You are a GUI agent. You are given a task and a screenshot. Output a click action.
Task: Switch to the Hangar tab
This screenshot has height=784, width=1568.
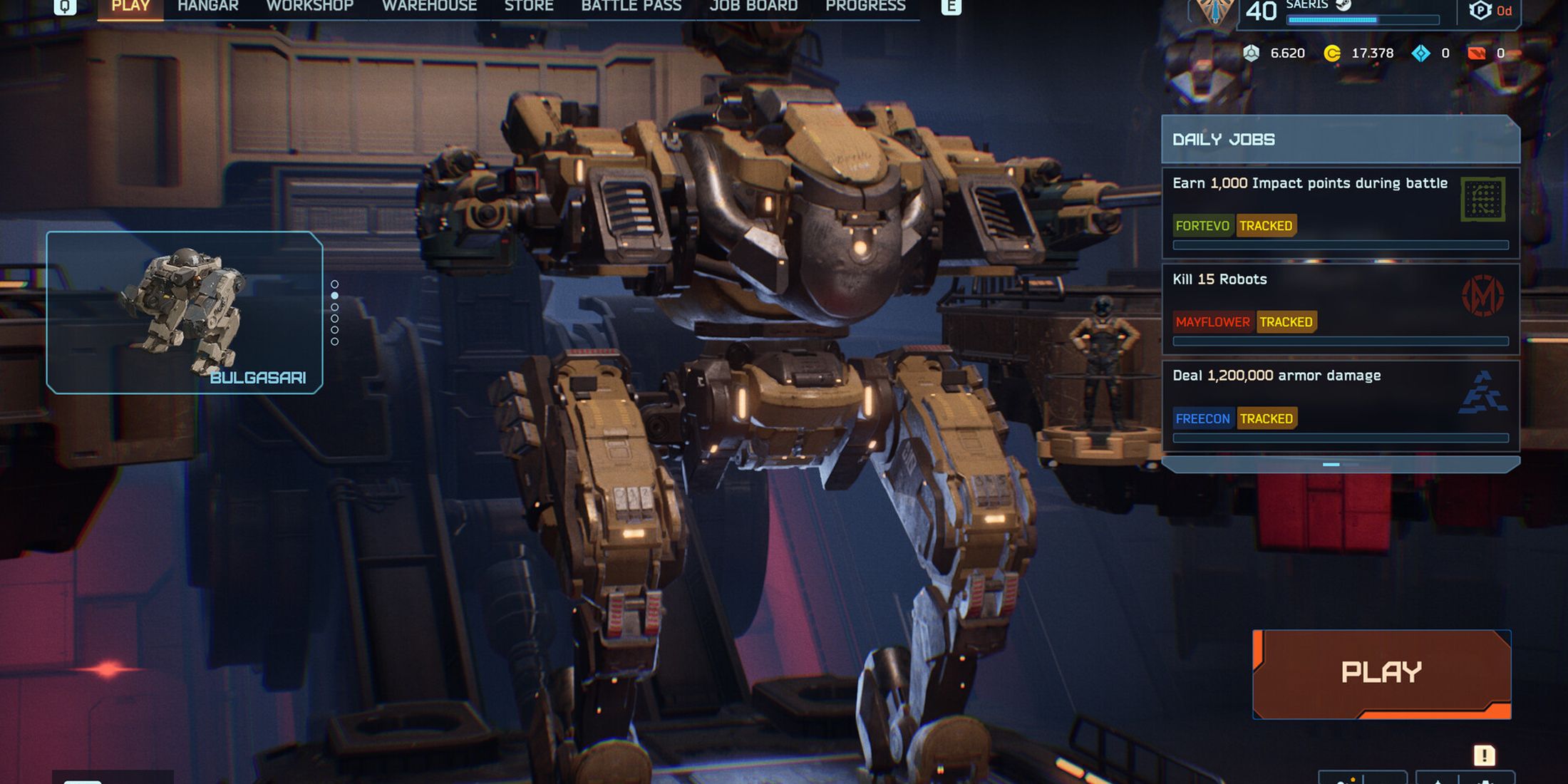(x=207, y=6)
